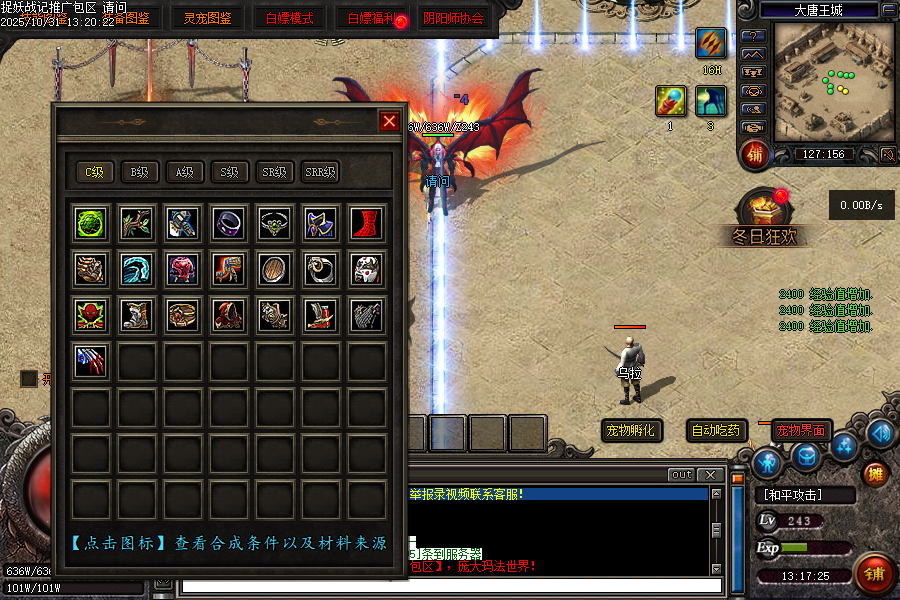Choose the red boot item slot

point(366,223)
